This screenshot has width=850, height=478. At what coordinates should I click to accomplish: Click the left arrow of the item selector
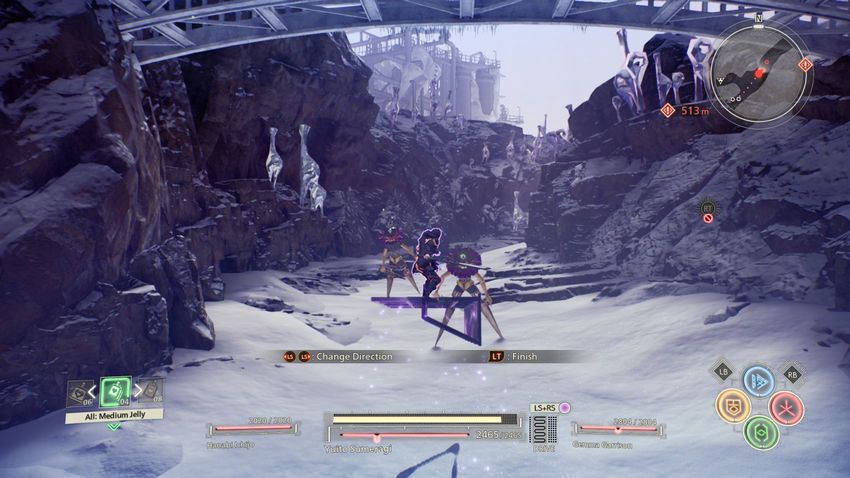(92, 391)
